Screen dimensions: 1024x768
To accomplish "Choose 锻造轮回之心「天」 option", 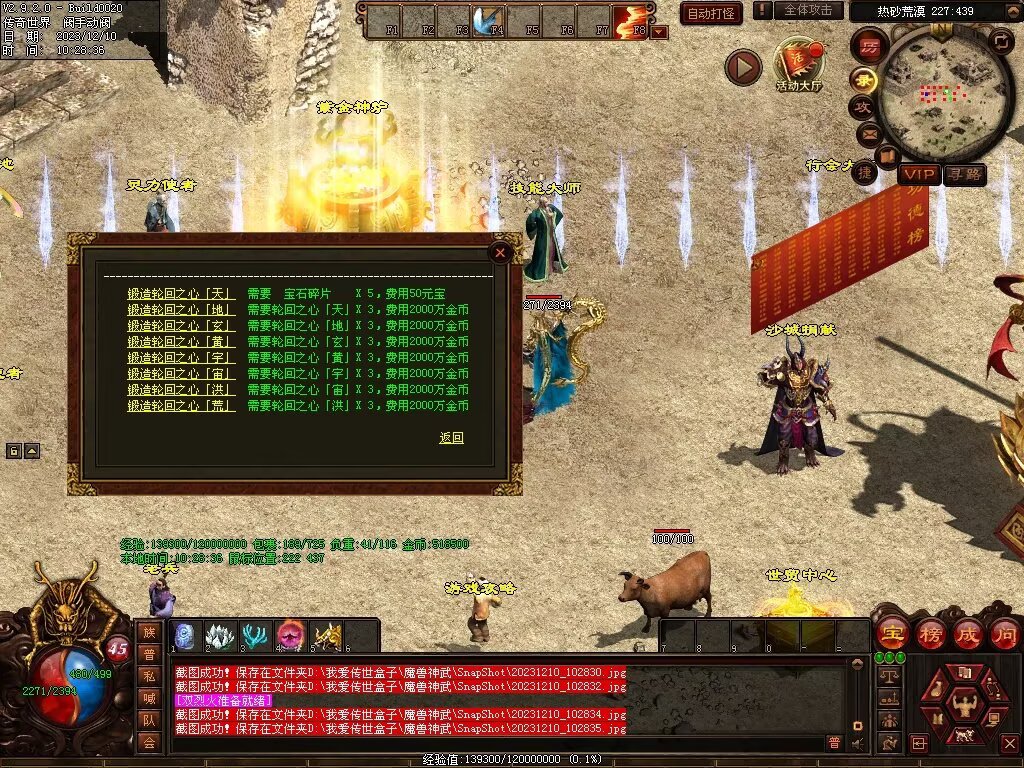I will click(x=181, y=294).
